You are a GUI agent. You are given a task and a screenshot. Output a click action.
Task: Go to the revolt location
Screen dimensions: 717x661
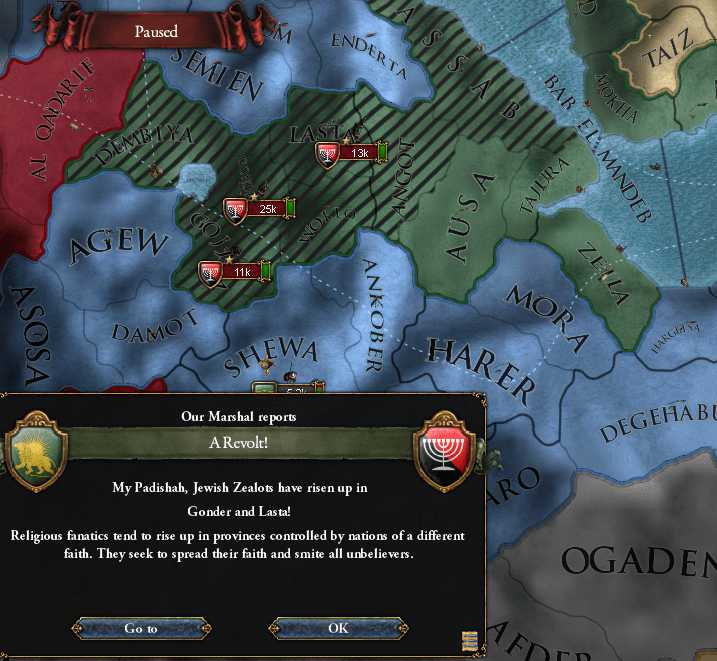click(x=141, y=628)
